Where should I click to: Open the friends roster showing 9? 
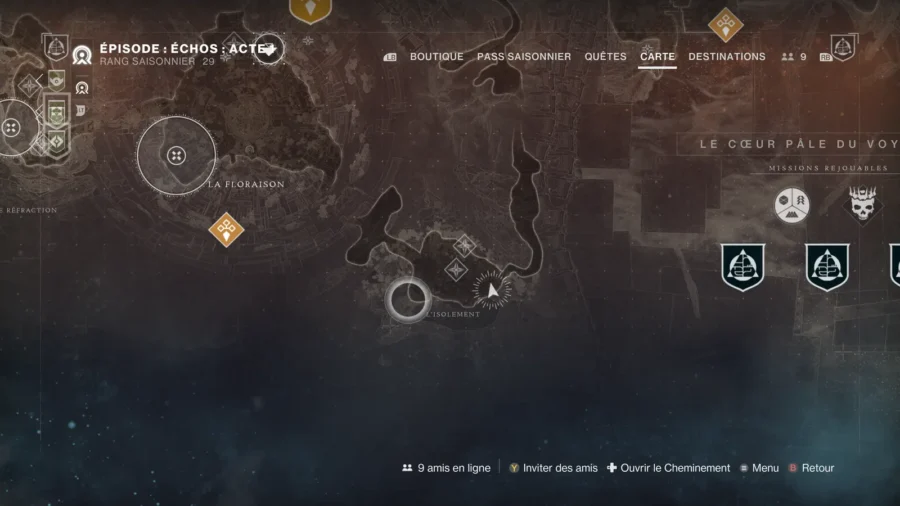pos(794,57)
